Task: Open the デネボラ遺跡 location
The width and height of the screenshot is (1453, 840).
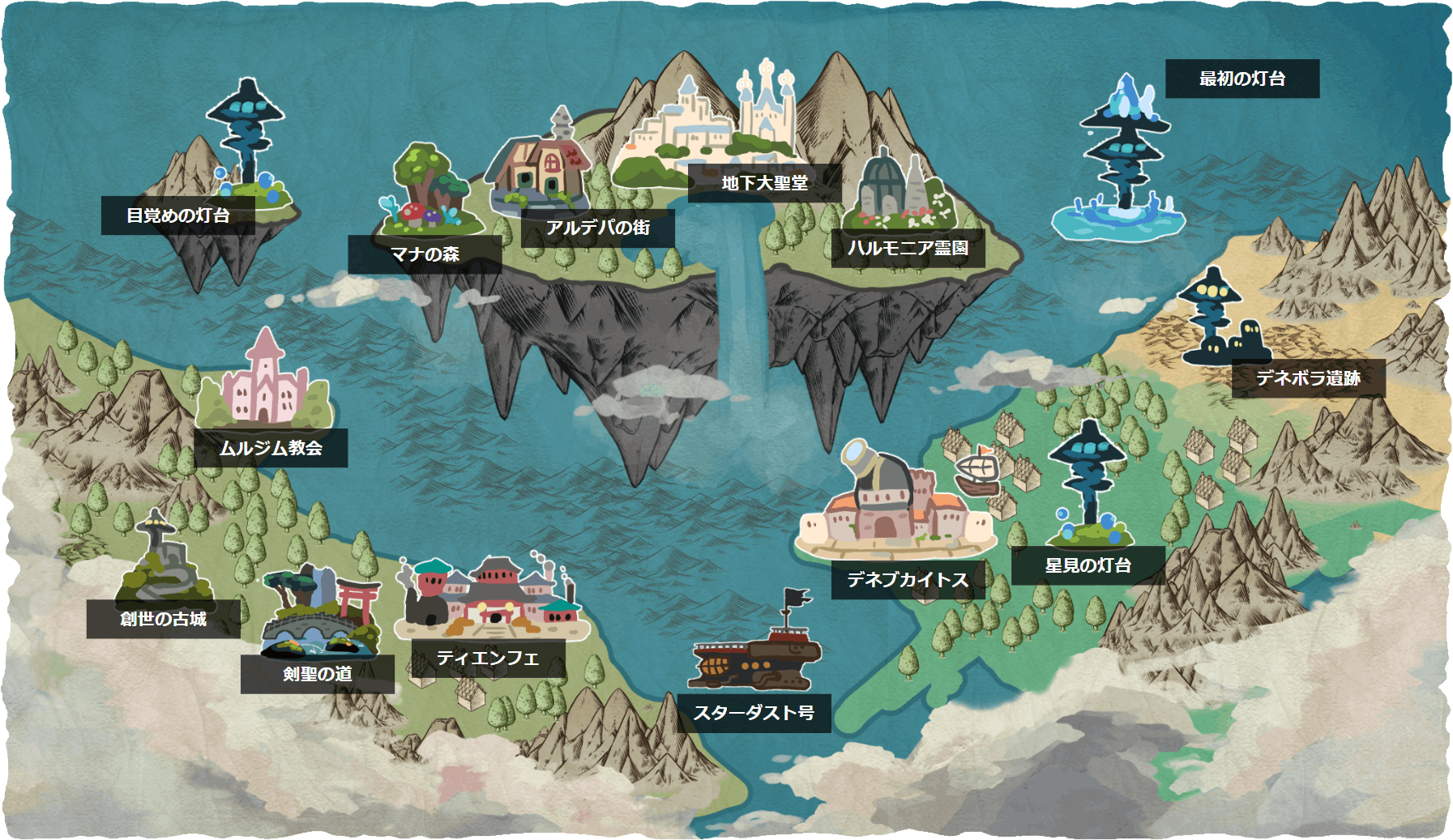Action: 1308,378
